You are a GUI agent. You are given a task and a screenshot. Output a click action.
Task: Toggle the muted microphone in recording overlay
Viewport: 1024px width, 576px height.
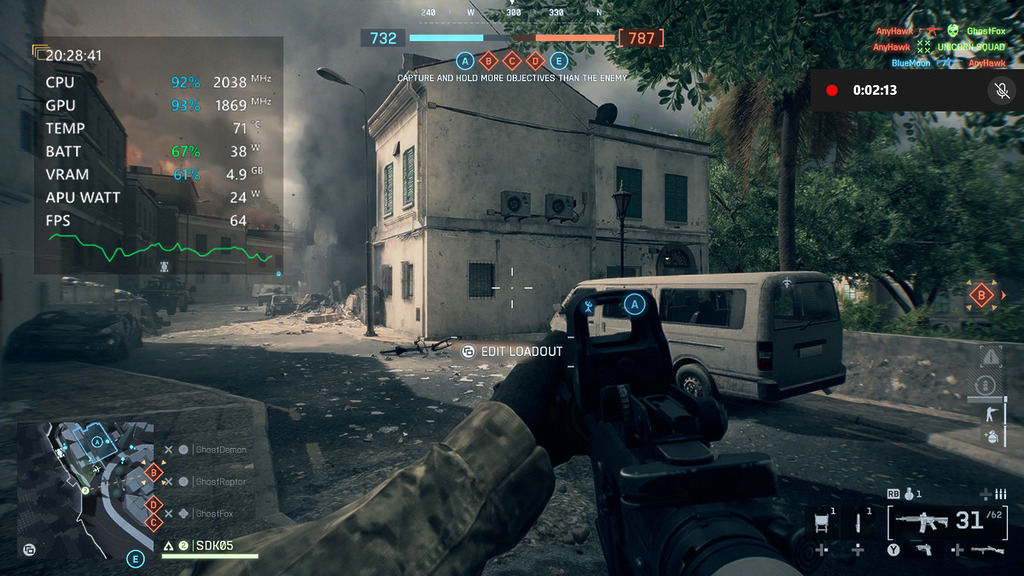(x=1000, y=90)
